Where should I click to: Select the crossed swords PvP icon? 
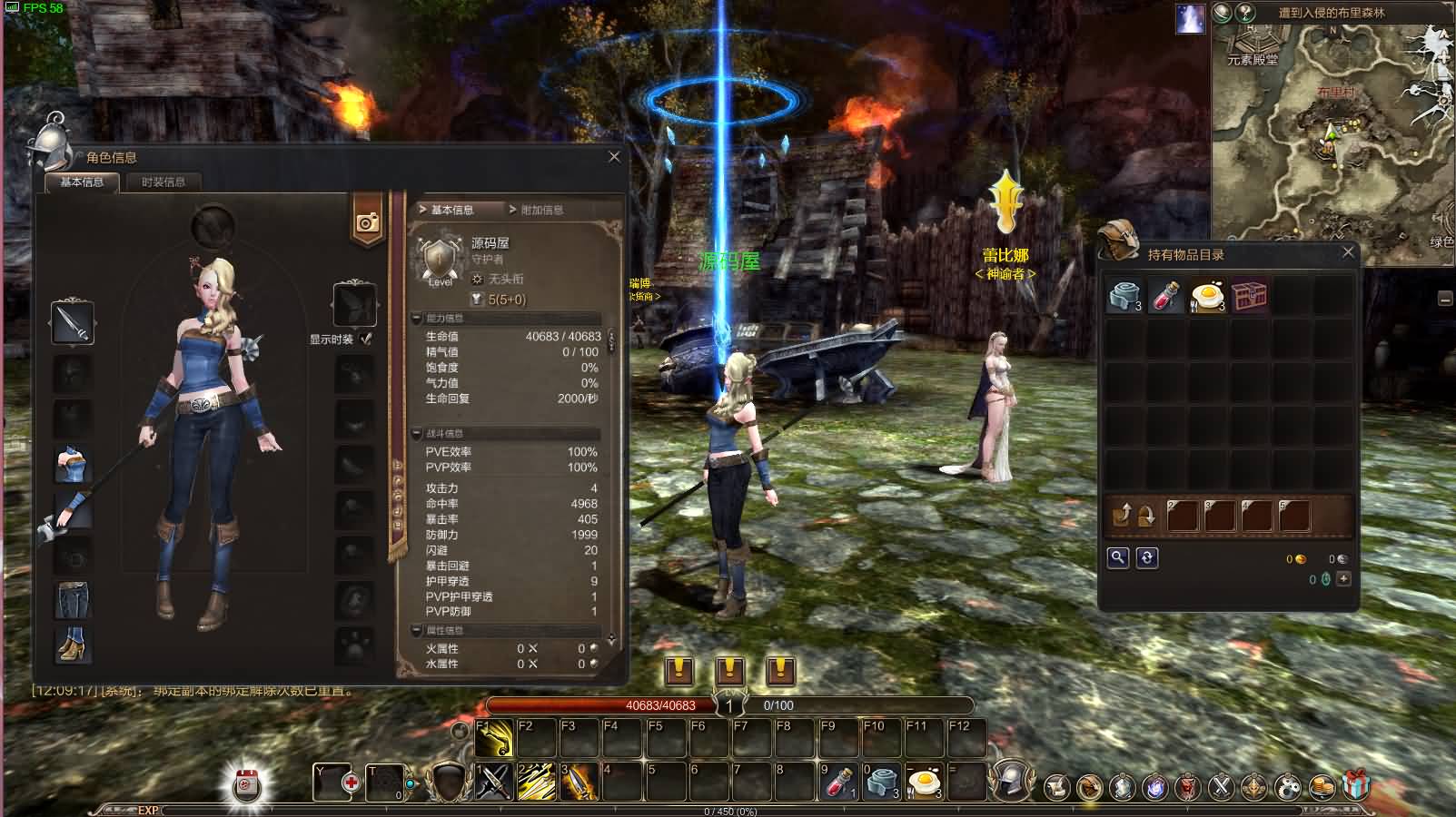[1219, 788]
